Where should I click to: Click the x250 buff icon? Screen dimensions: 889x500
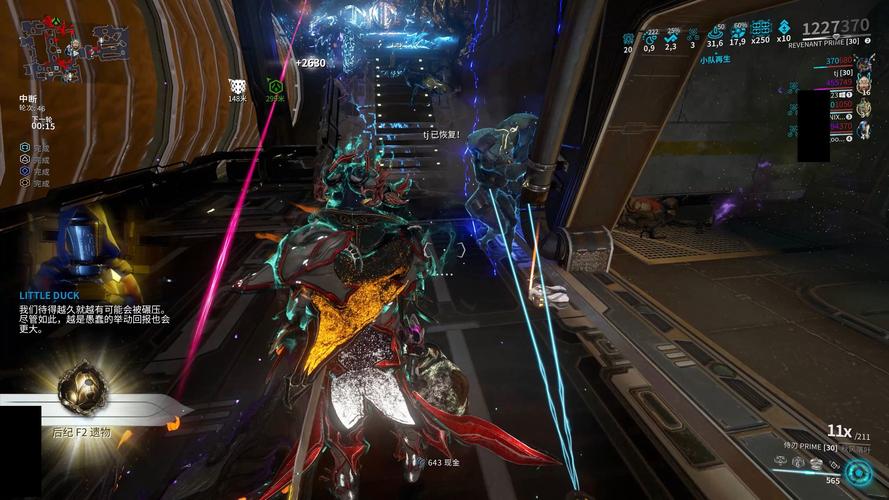tap(760, 29)
